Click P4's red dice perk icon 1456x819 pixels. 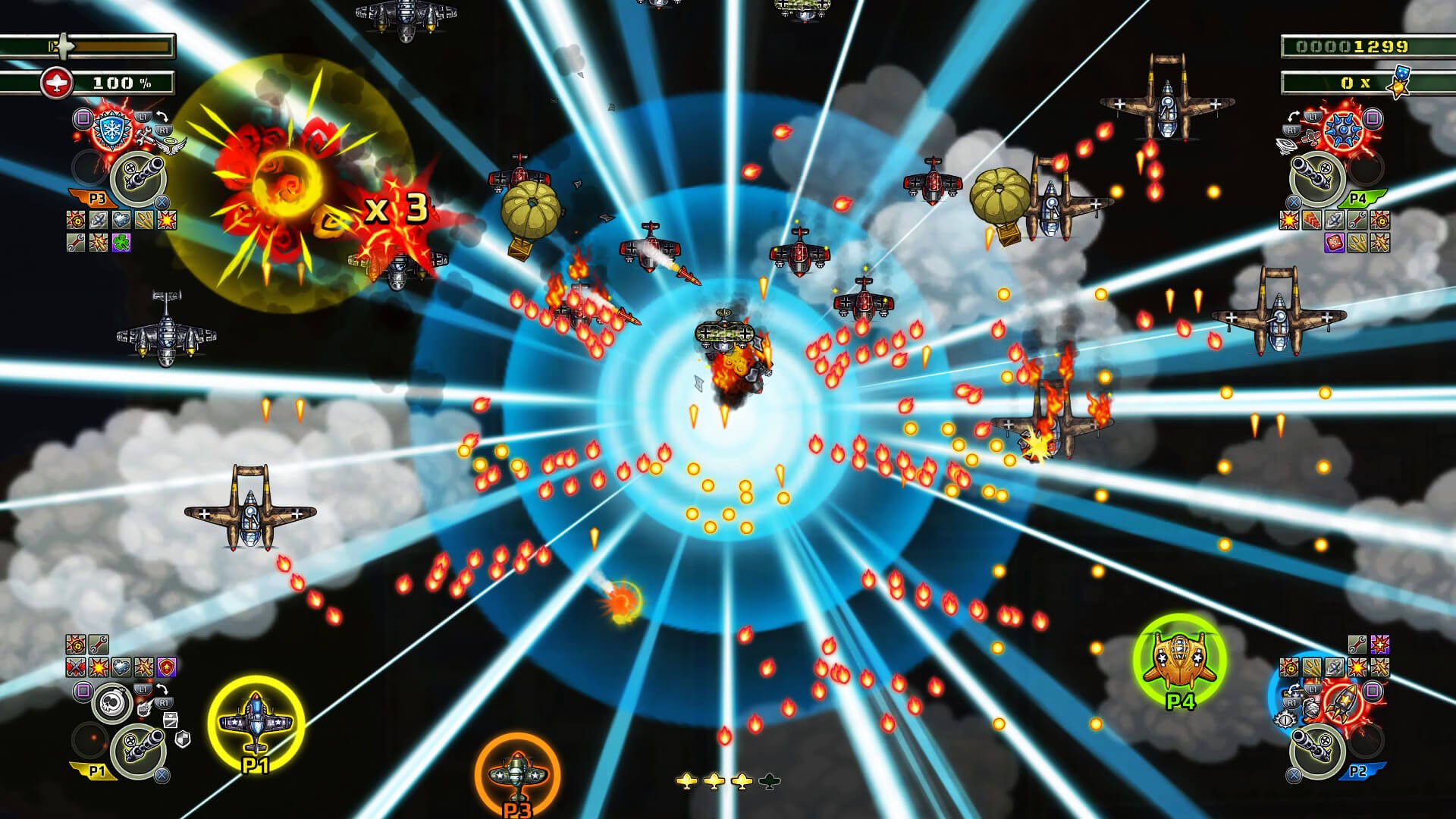pyautogui.click(x=1334, y=242)
